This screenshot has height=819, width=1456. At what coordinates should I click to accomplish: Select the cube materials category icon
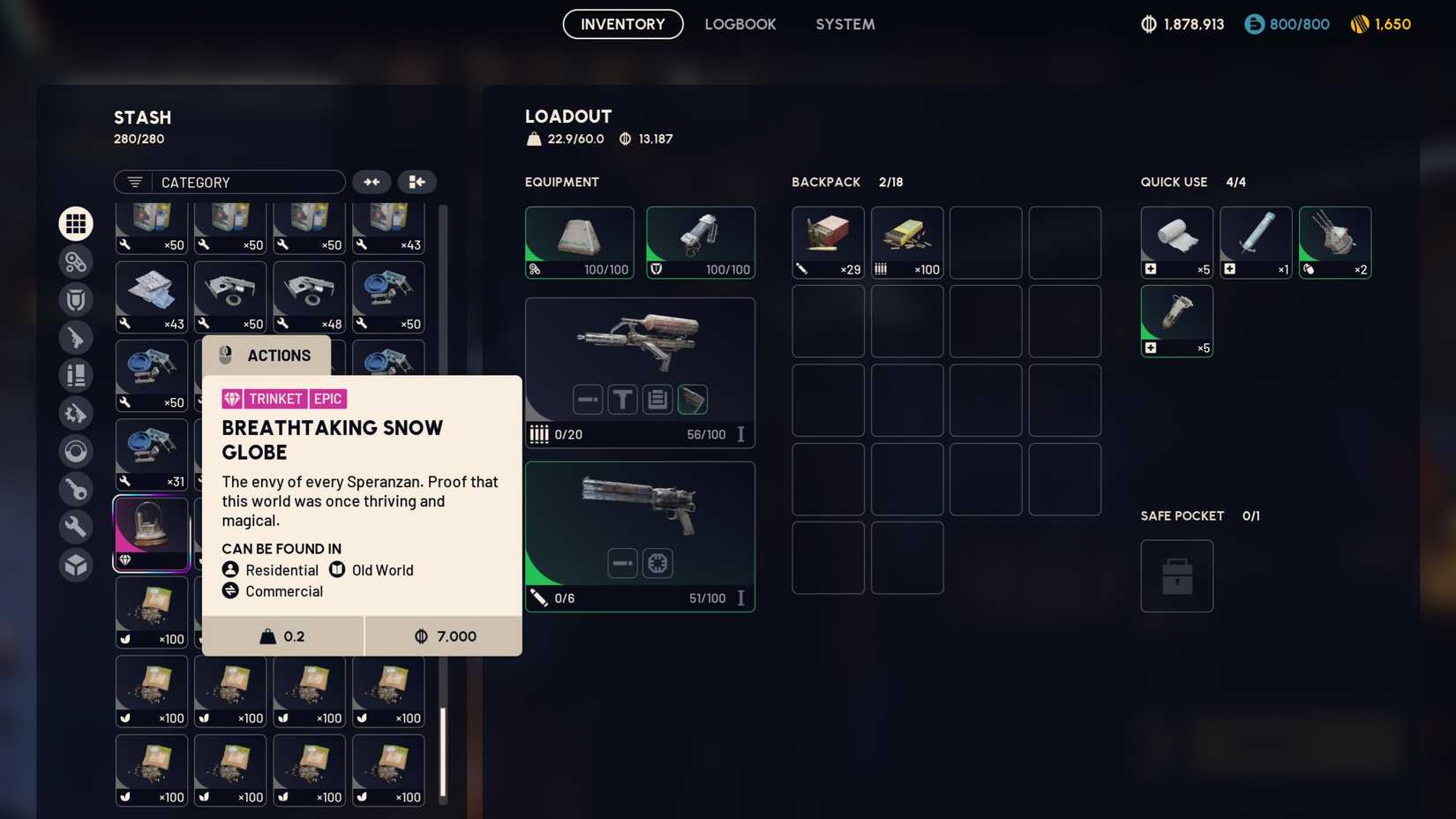[x=76, y=564]
